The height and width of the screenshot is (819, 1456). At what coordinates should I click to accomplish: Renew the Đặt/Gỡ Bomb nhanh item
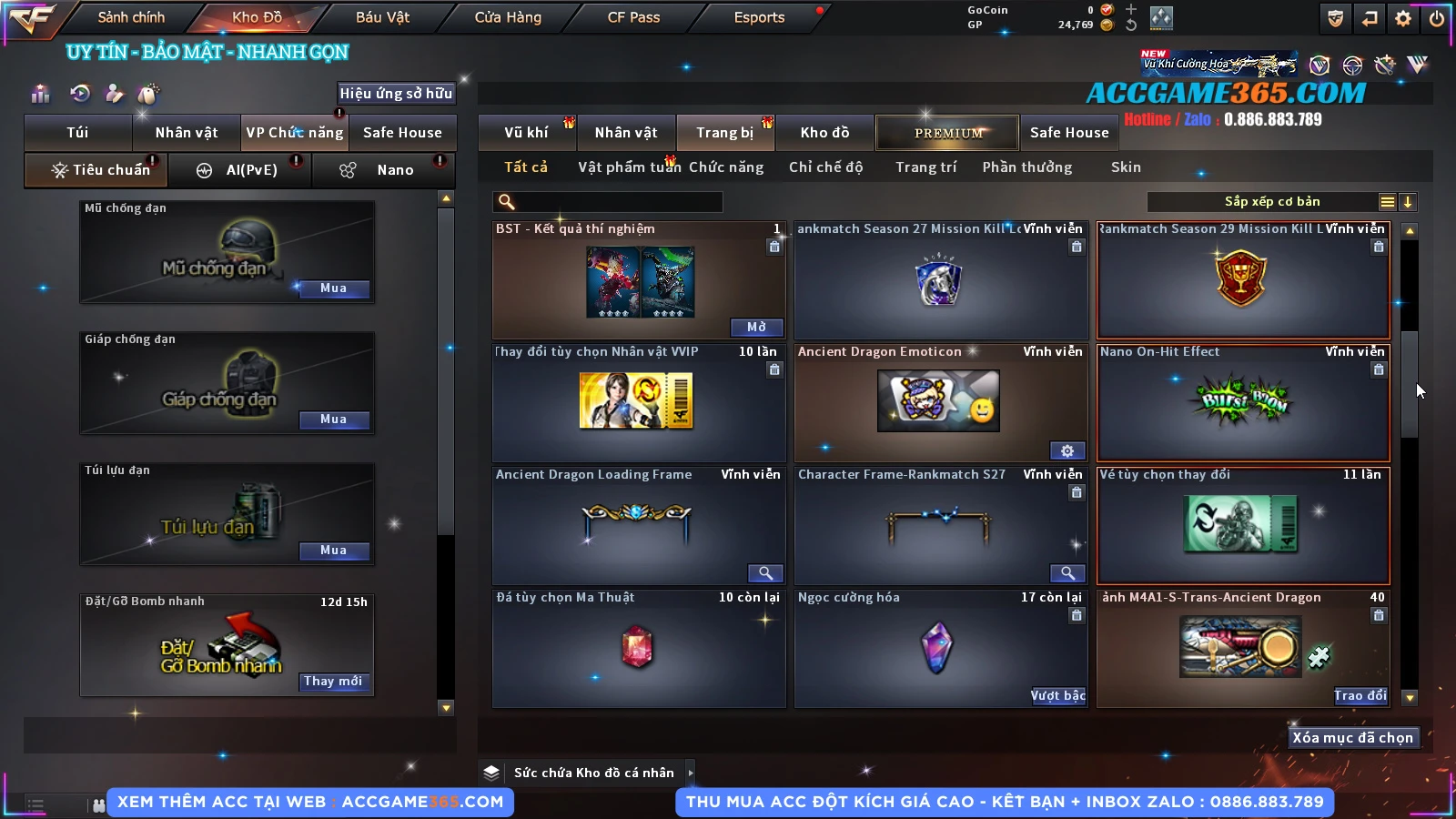(333, 682)
